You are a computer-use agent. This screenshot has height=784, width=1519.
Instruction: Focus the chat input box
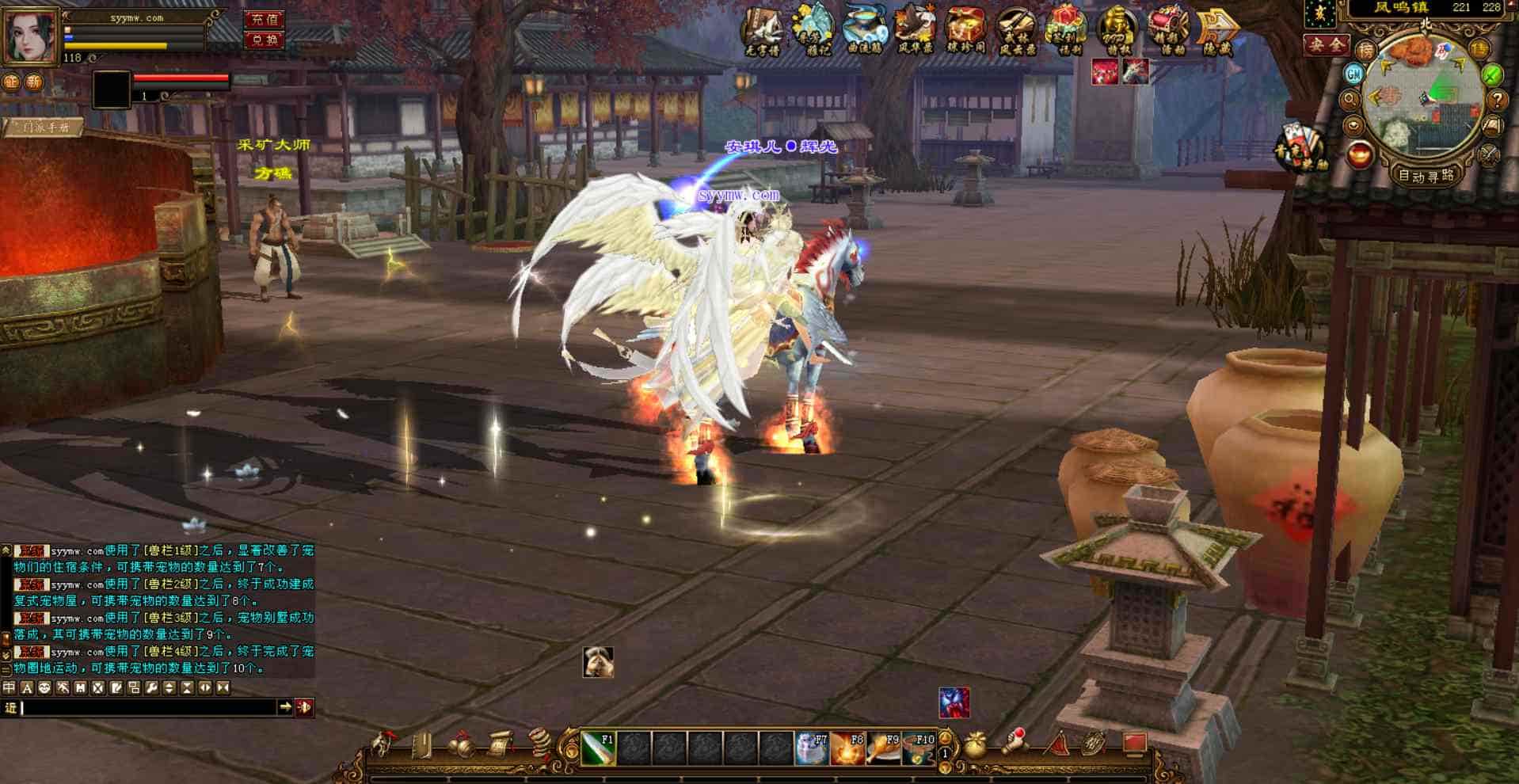point(147,707)
